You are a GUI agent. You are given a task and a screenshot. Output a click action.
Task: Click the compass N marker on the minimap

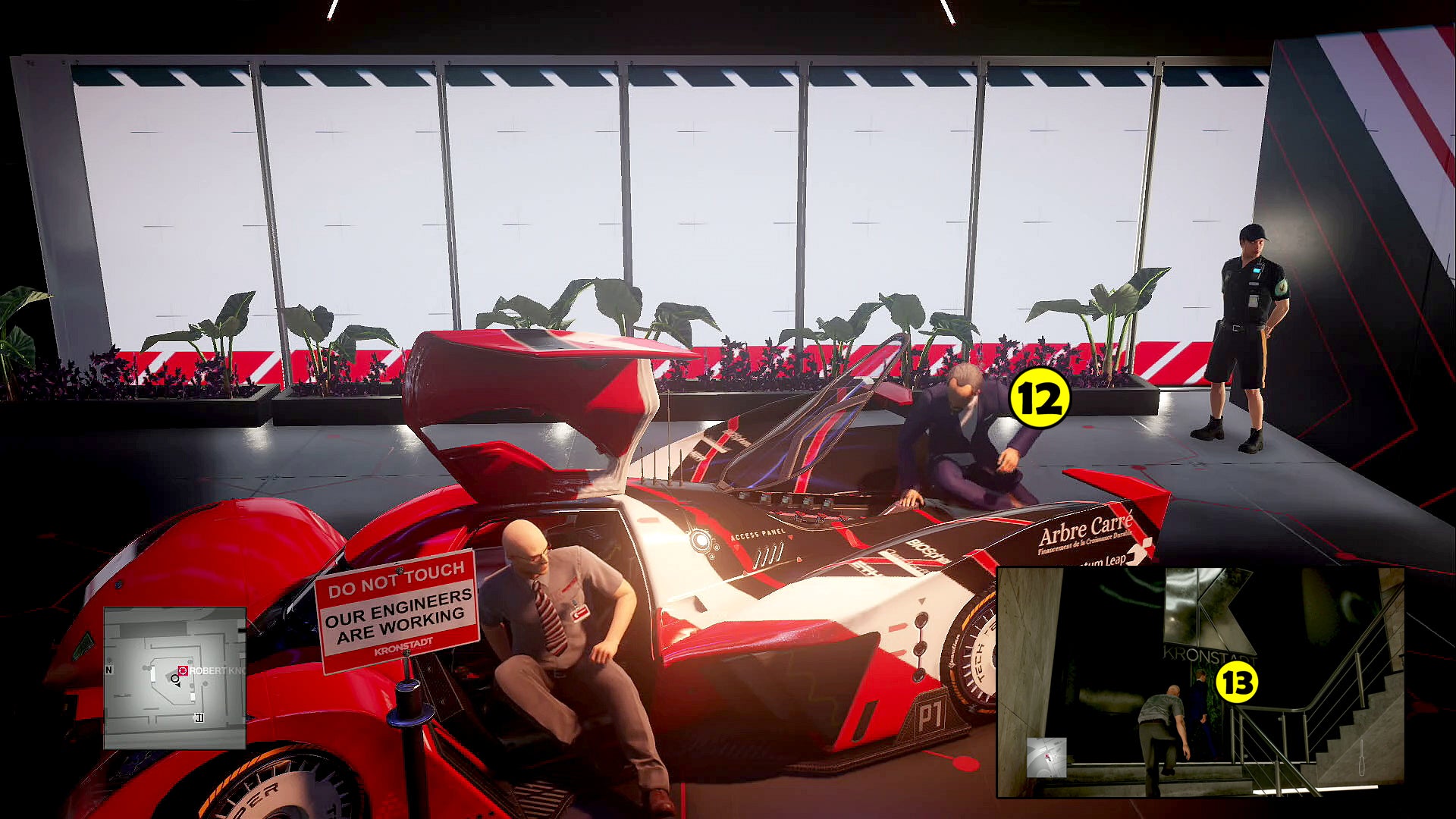(108, 670)
